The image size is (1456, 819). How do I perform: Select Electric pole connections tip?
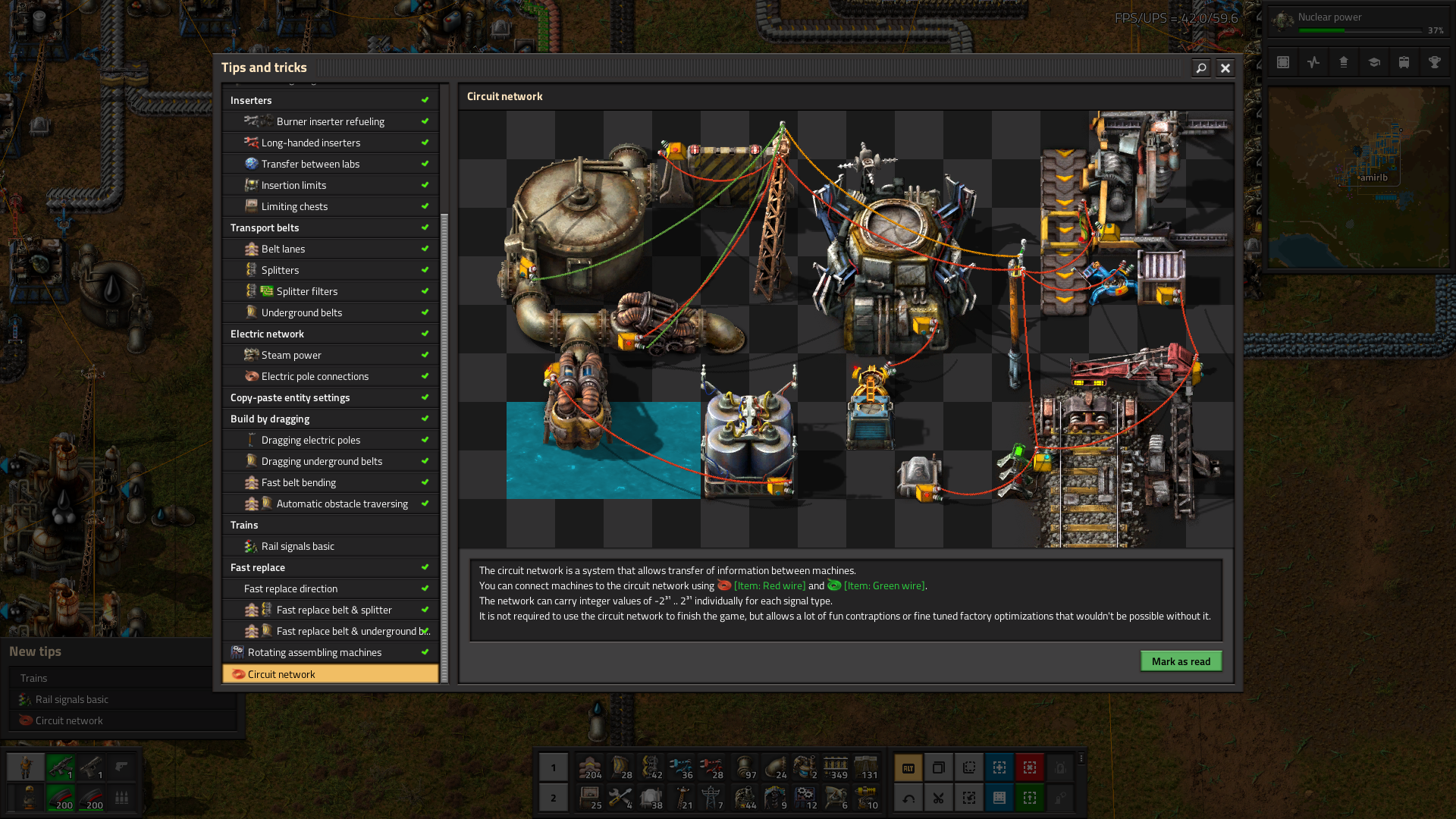tap(315, 376)
